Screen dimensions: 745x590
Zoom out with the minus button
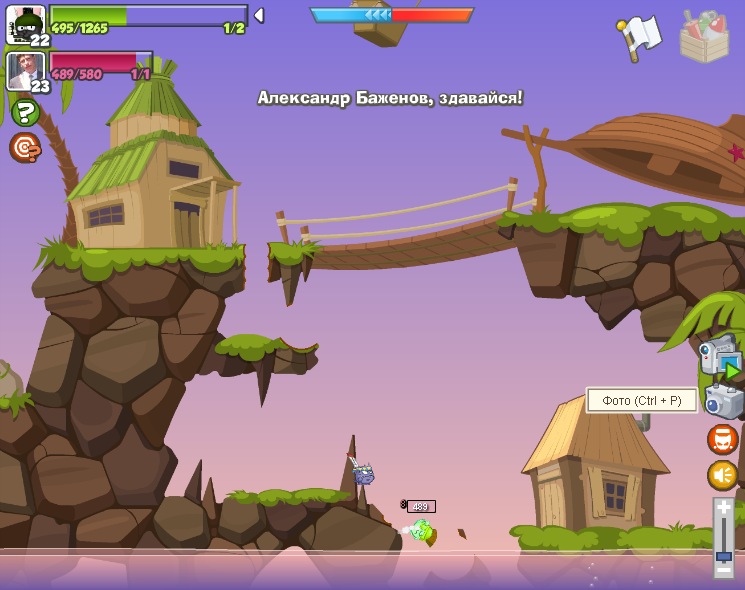click(x=723, y=570)
